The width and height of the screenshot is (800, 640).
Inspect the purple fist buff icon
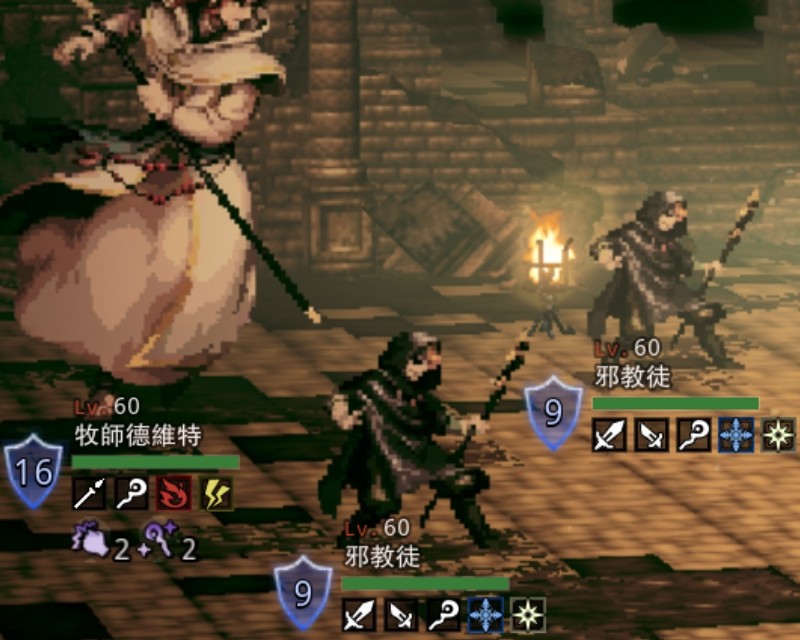pyautogui.click(x=89, y=541)
